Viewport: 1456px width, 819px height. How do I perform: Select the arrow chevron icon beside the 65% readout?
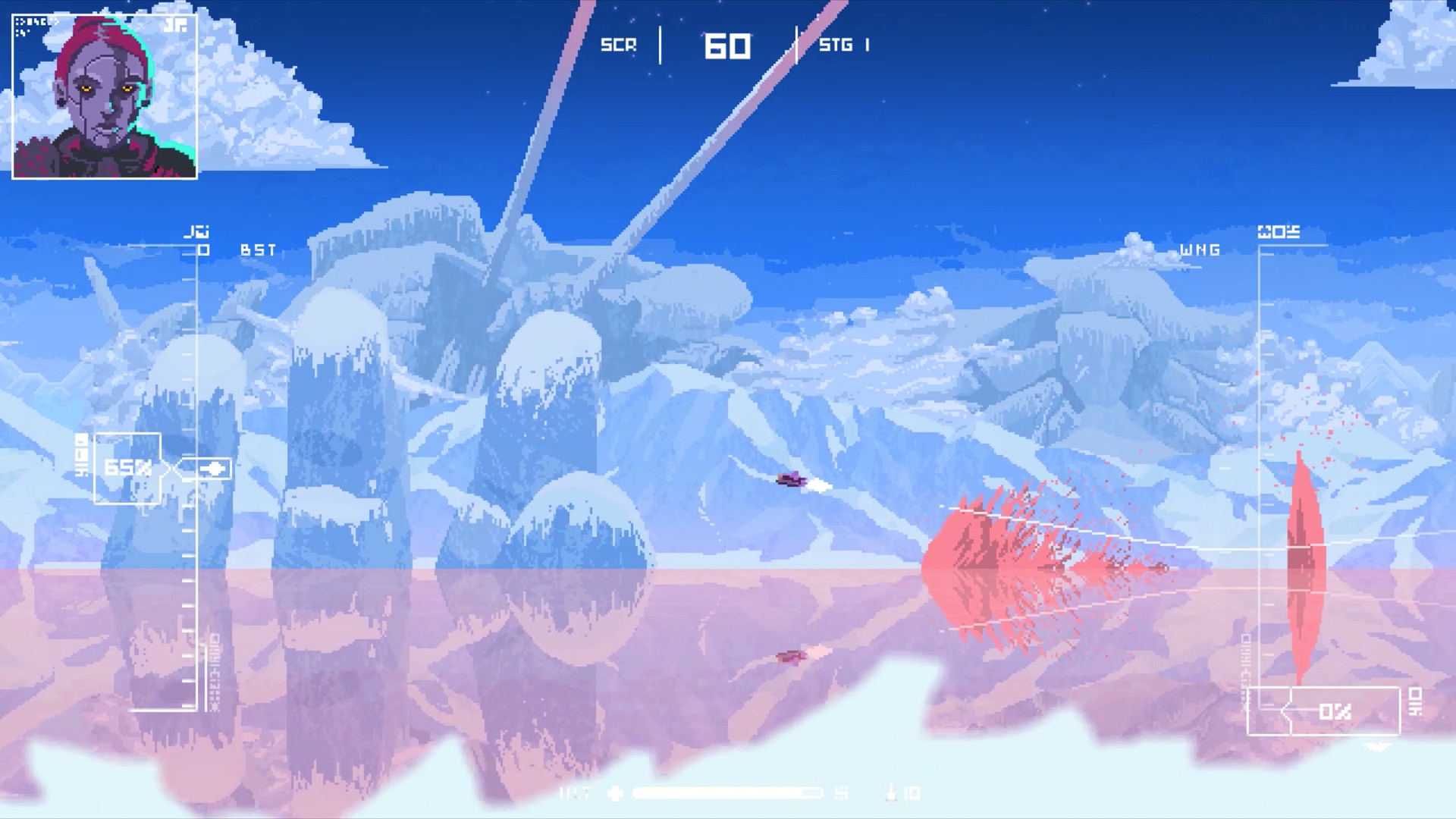click(215, 469)
